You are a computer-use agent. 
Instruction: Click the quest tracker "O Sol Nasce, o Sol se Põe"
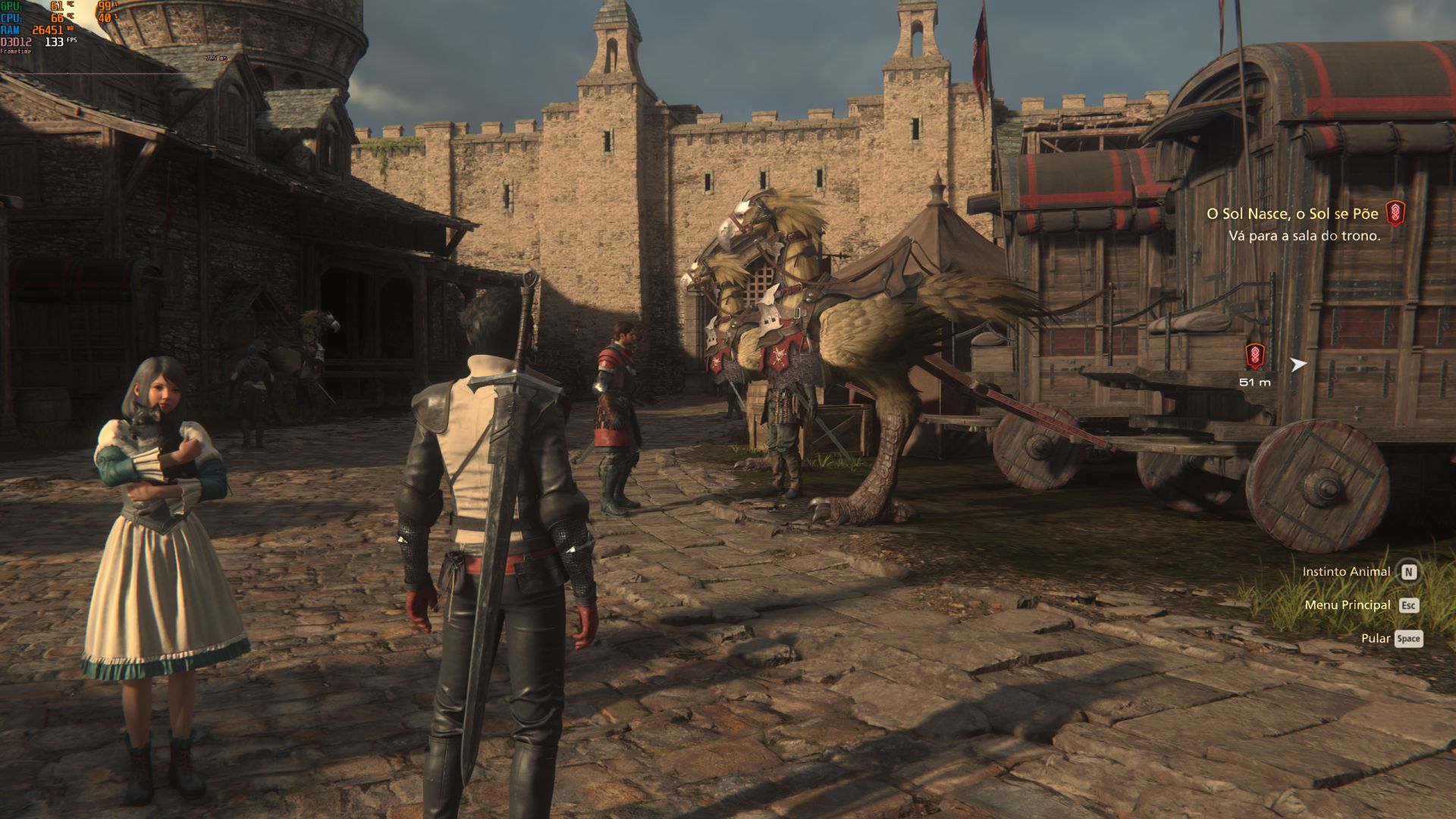click(1292, 214)
